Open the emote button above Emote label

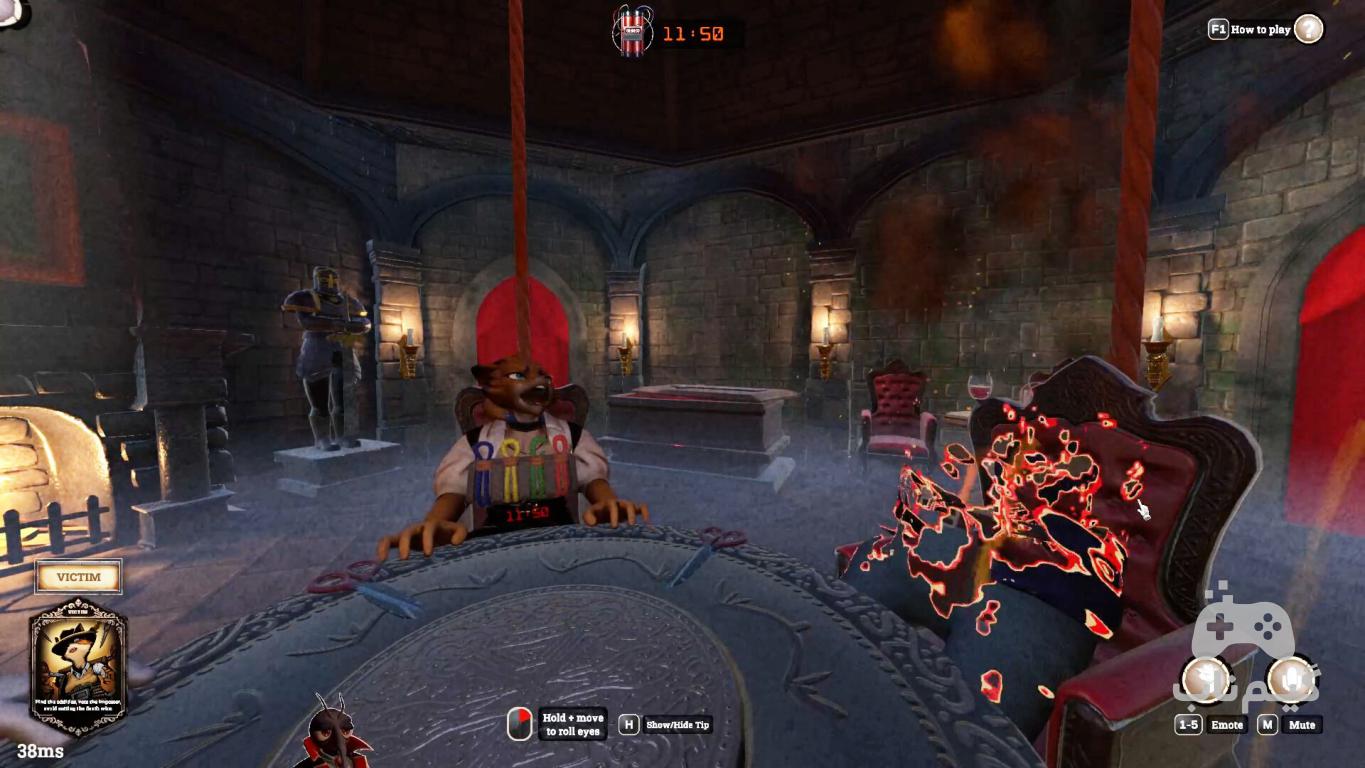[1204, 680]
